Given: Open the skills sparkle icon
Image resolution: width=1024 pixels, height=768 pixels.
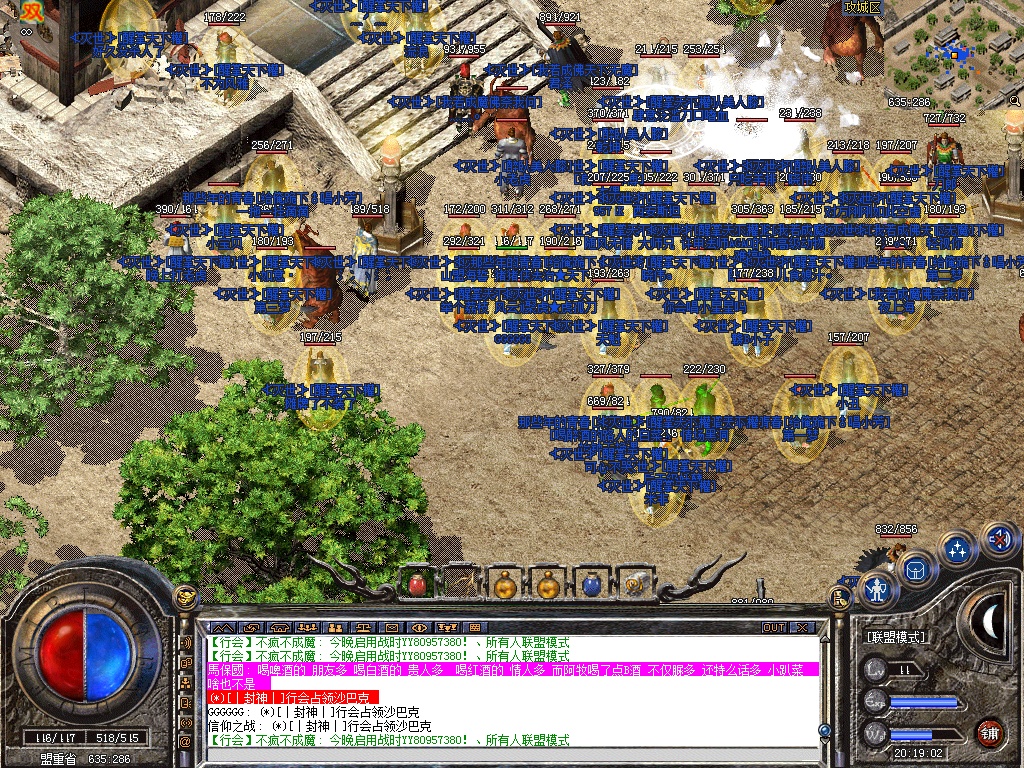Looking at the screenshot, I should tap(958, 549).
